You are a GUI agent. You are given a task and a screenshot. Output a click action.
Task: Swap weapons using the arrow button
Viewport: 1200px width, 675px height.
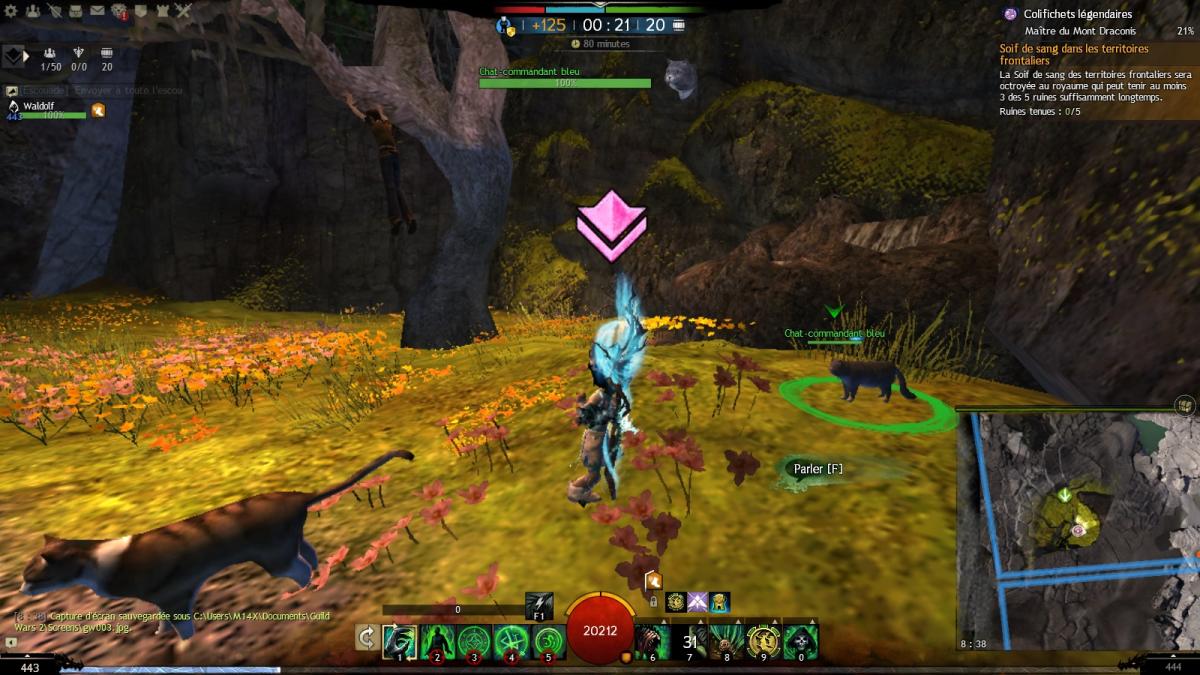(x=368, y=639)
